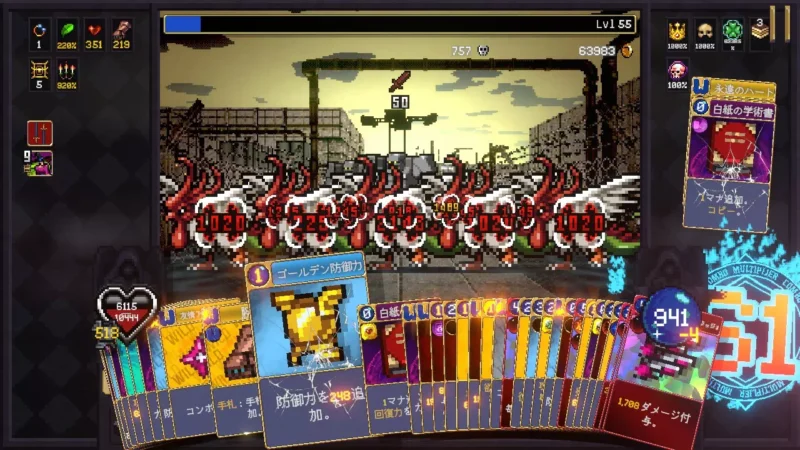
Task: Open the red sliders settings icon
Action: tap(40, 133)
